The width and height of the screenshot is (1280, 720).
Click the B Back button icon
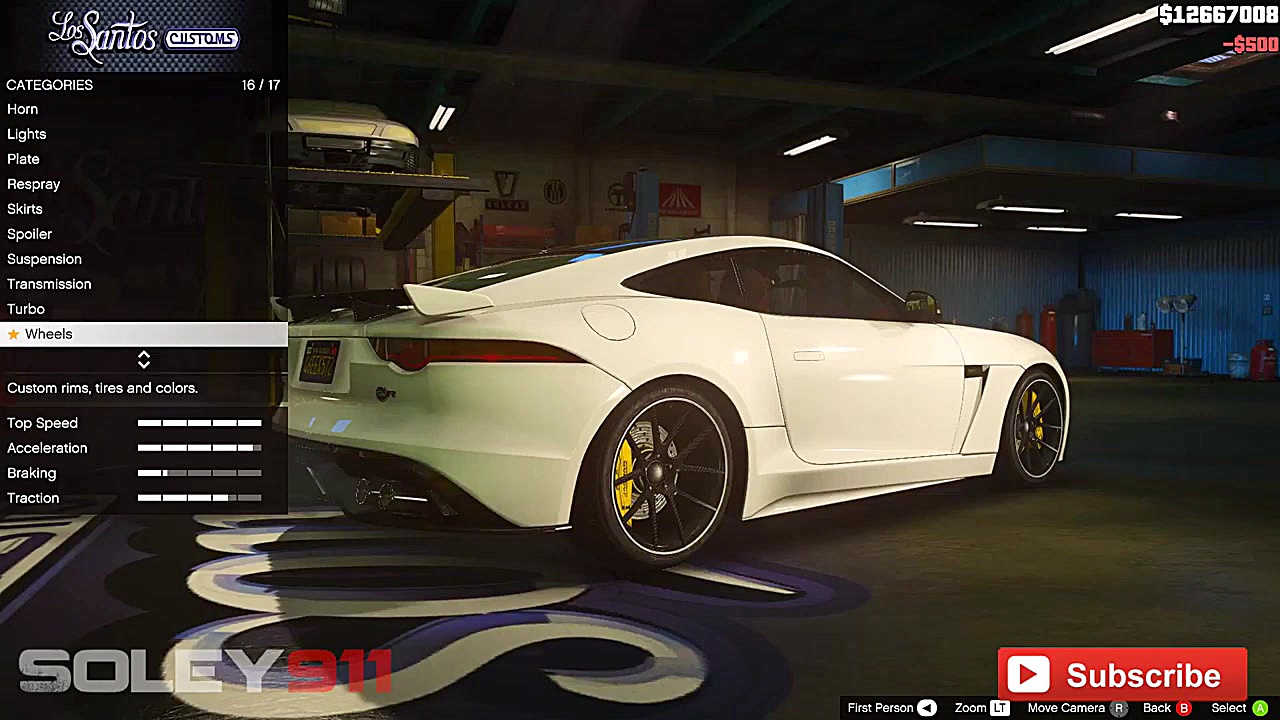tap(1185, 708)
